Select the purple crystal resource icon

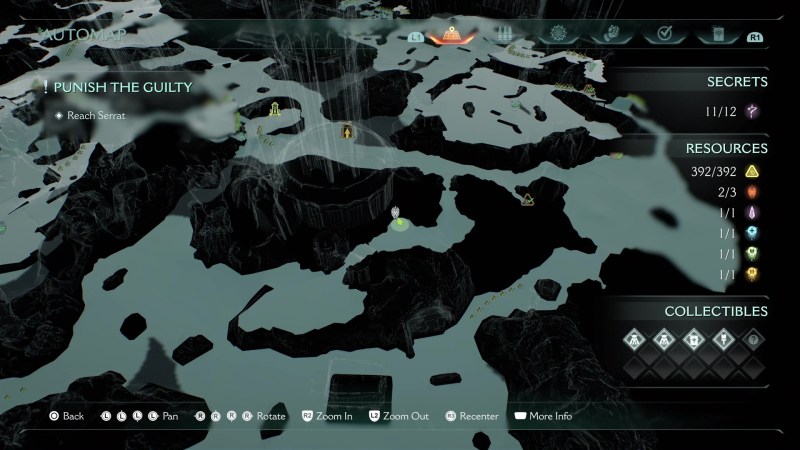click(x=757, y=213)
